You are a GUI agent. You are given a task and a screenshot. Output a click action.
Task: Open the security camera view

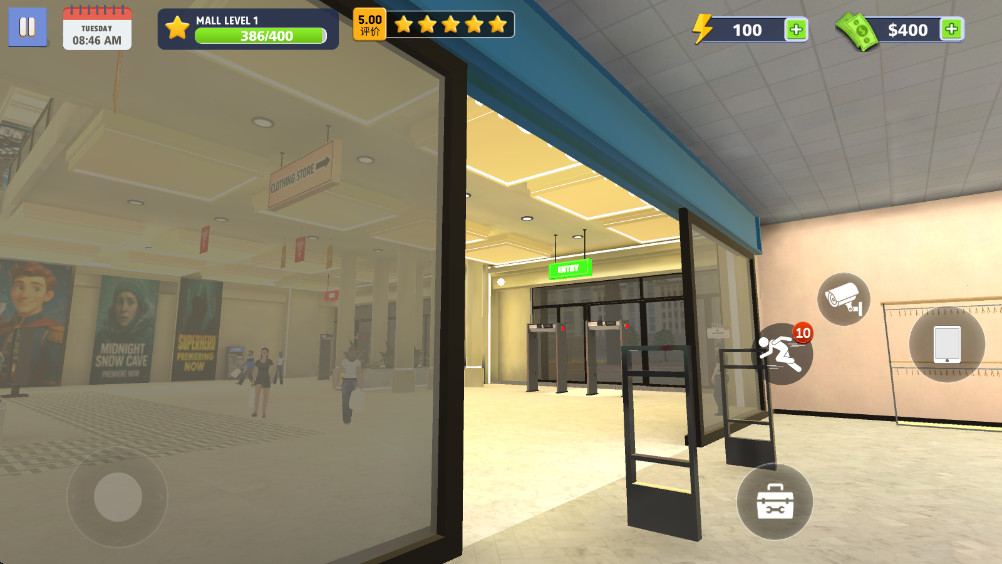844,298
